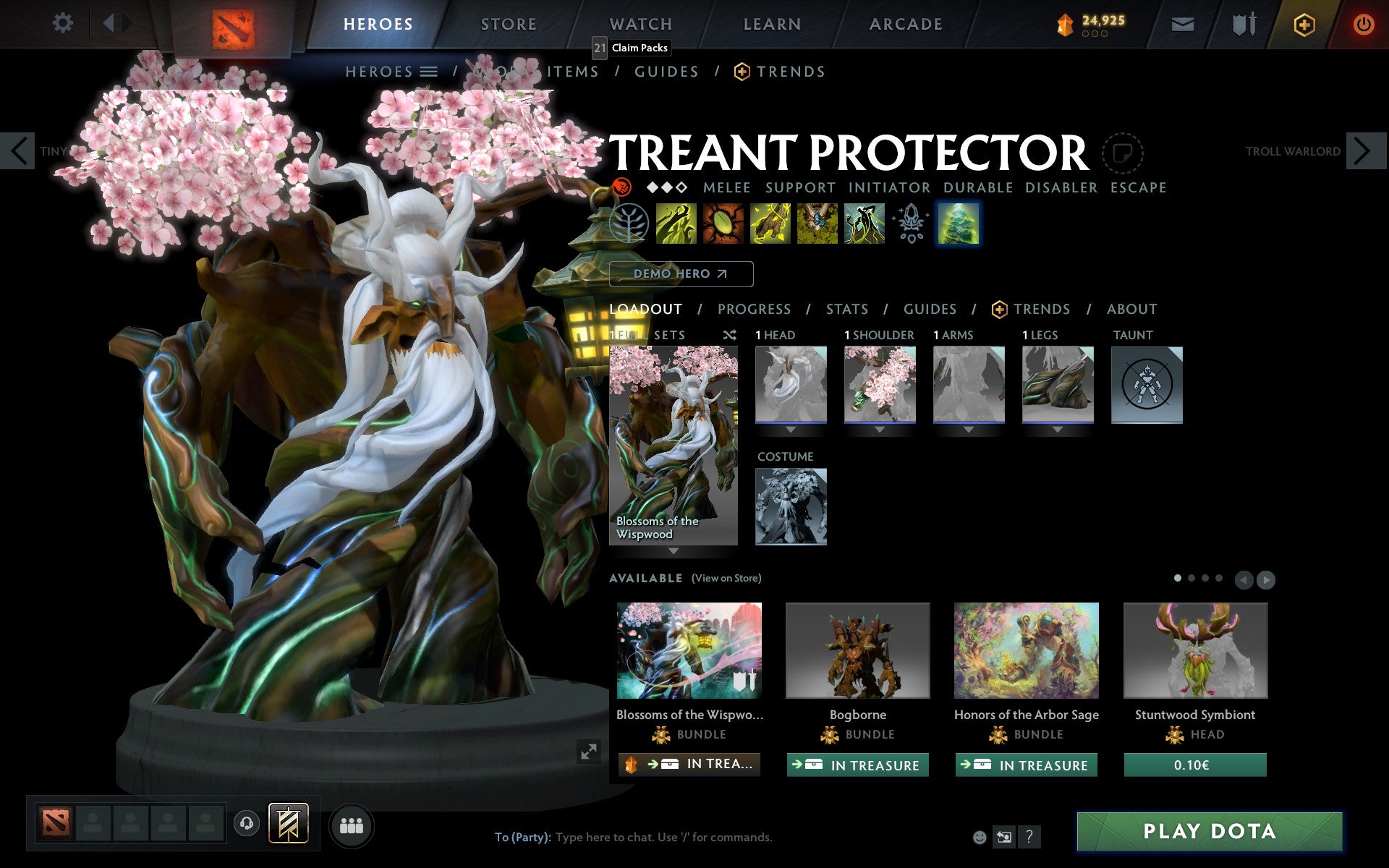
Task: Click the Leech Seed ability icon
Action: pyautogui.click(x=723, y=225)
